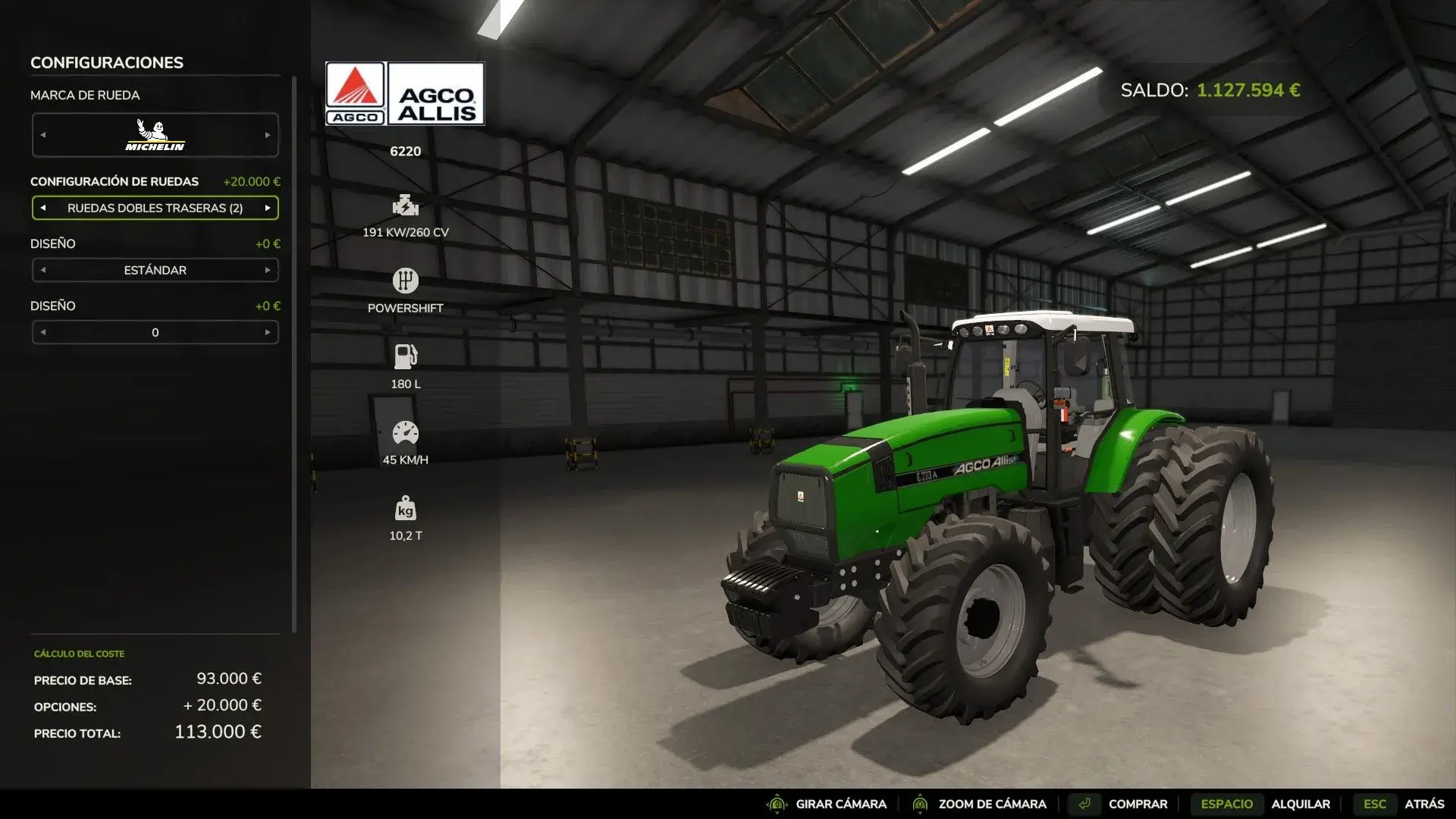Select the Powershift transmission icon
This screenshot has width=1456, height=819.
pos(406,280)
